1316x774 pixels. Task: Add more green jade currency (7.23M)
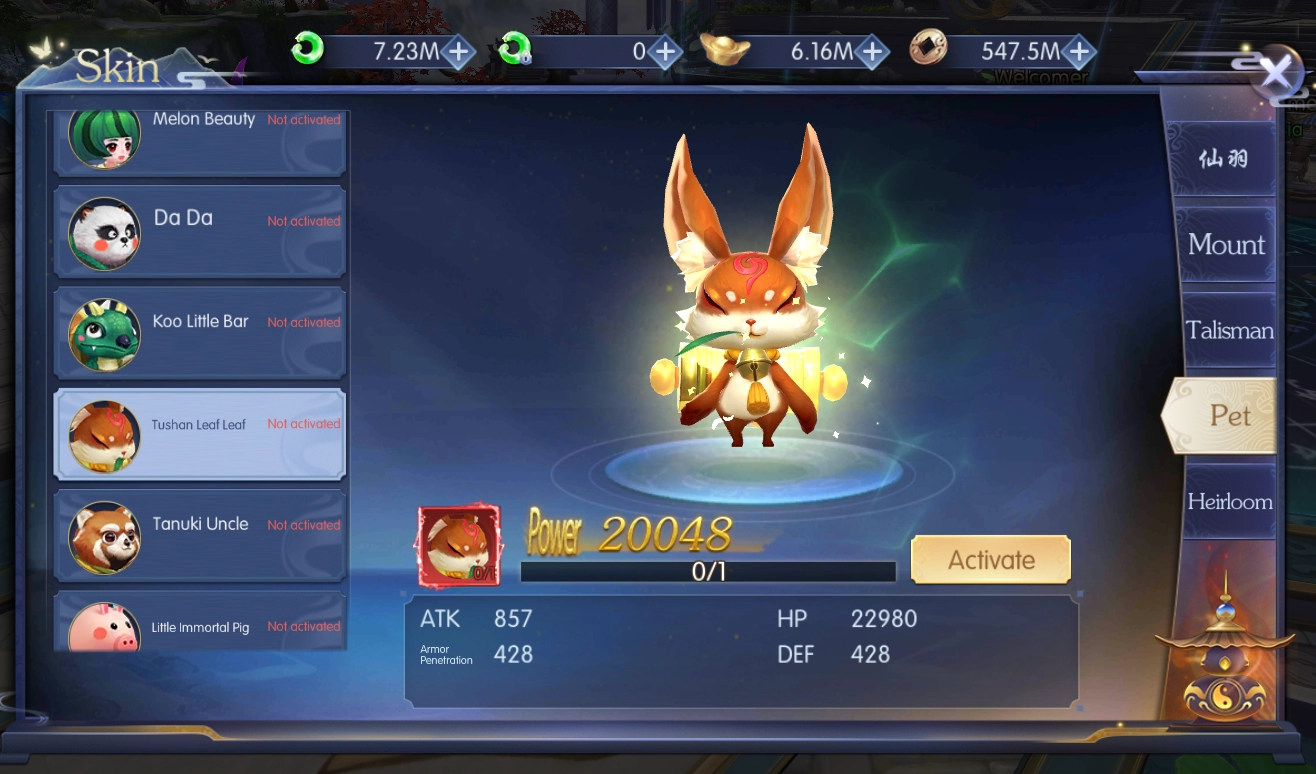[x=458, y=51]
